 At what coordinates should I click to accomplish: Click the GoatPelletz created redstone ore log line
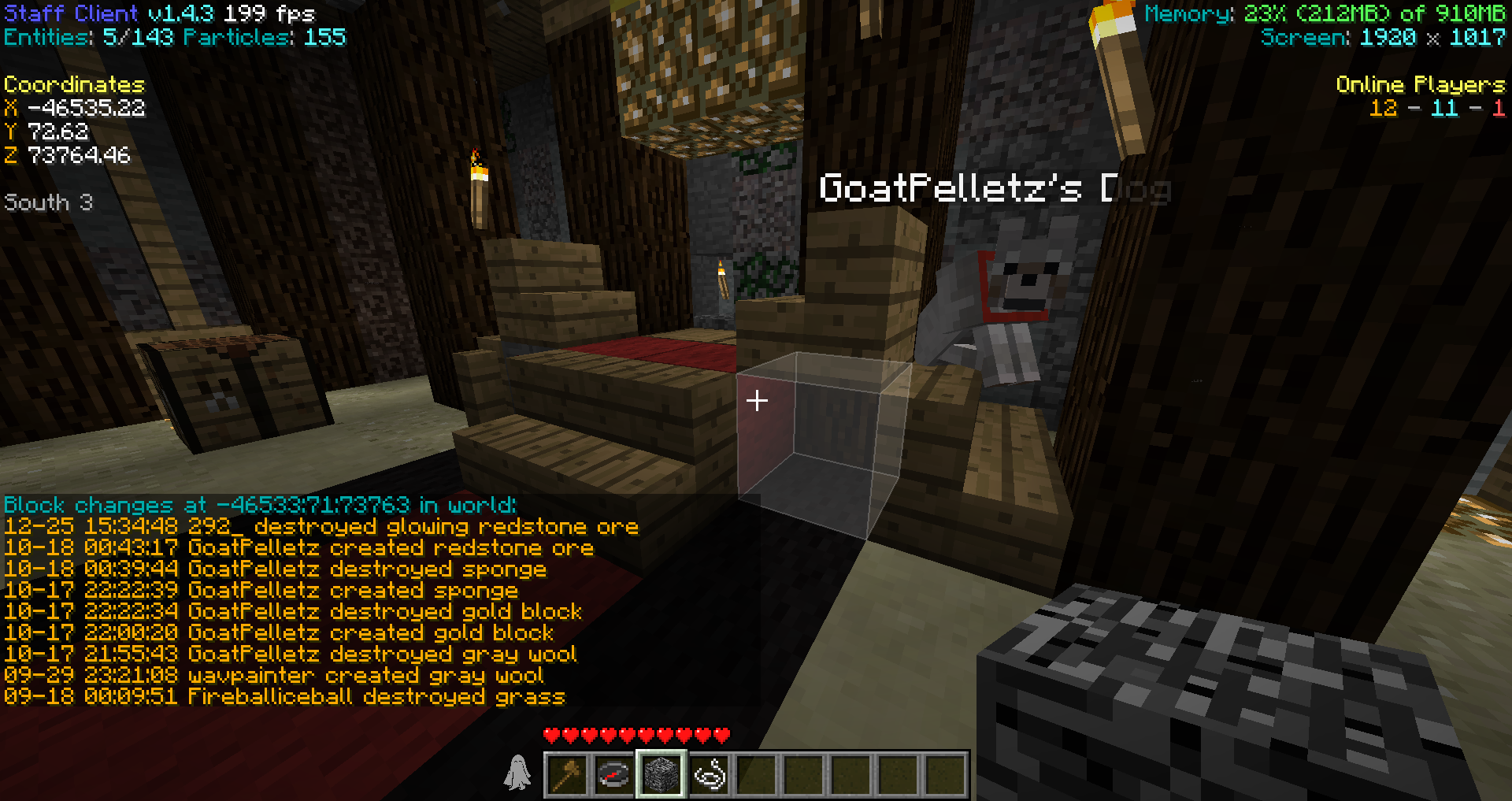click(x=298, y=548)
